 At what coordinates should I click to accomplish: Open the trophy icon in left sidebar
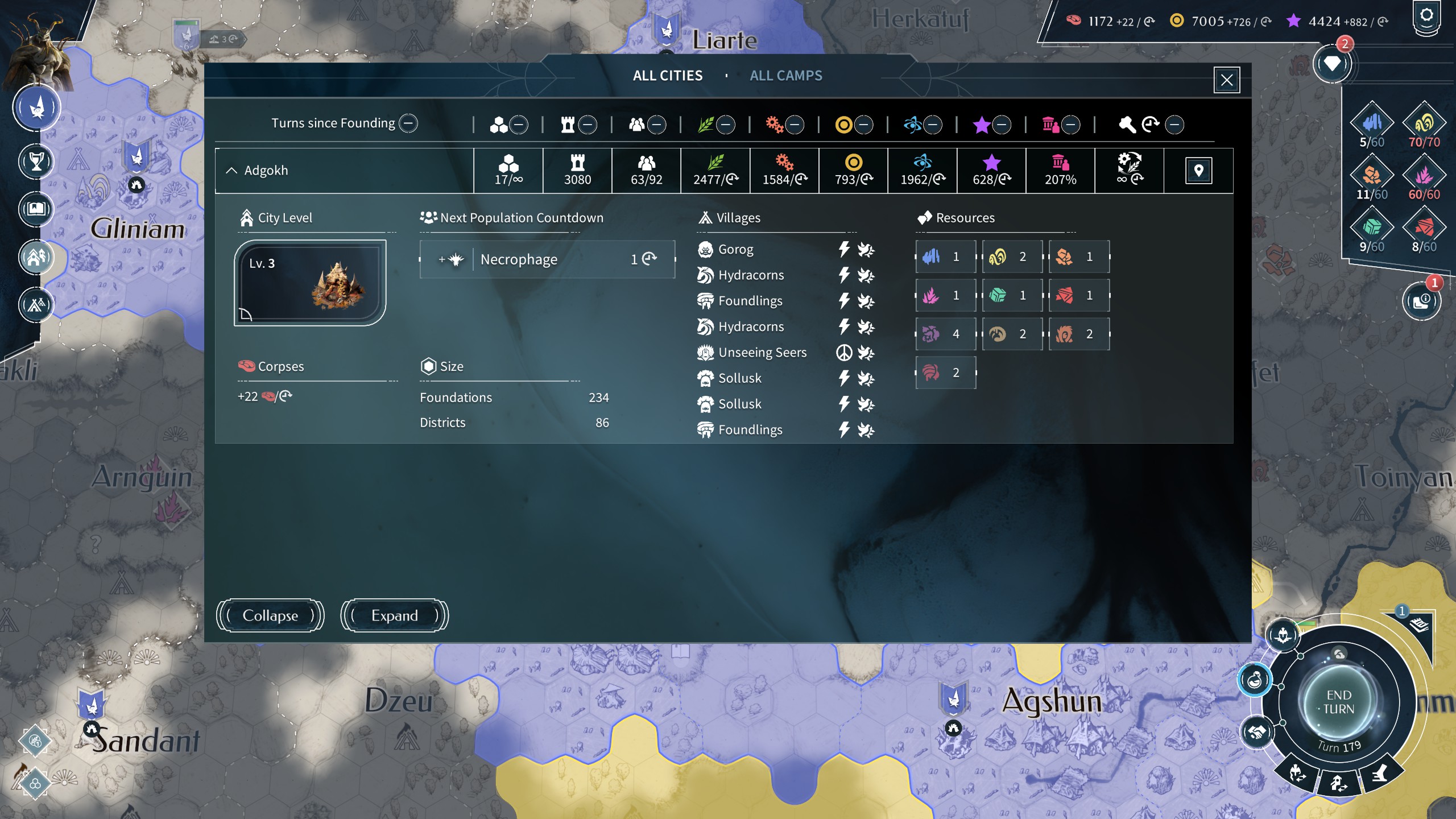(36, 162)
